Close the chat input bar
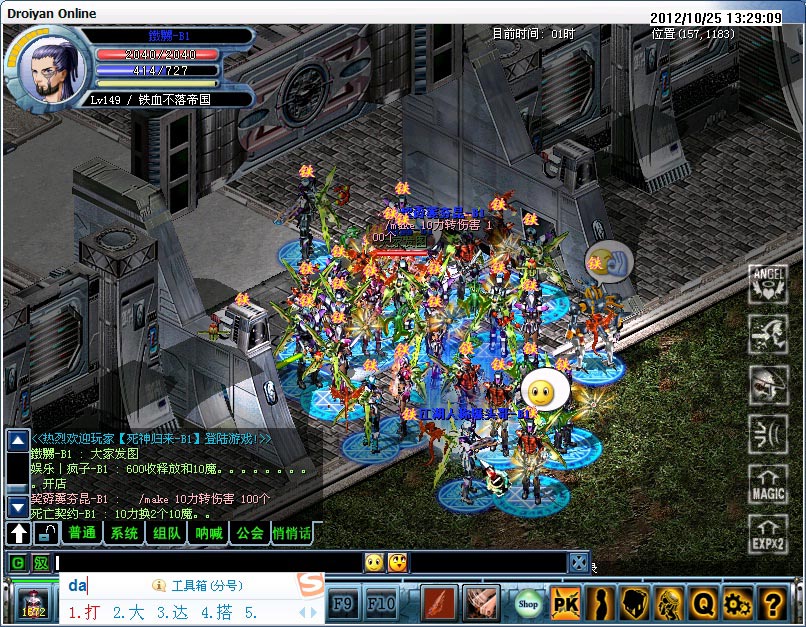The width and height of the screenshot is (806, 627). pos(579,563)
